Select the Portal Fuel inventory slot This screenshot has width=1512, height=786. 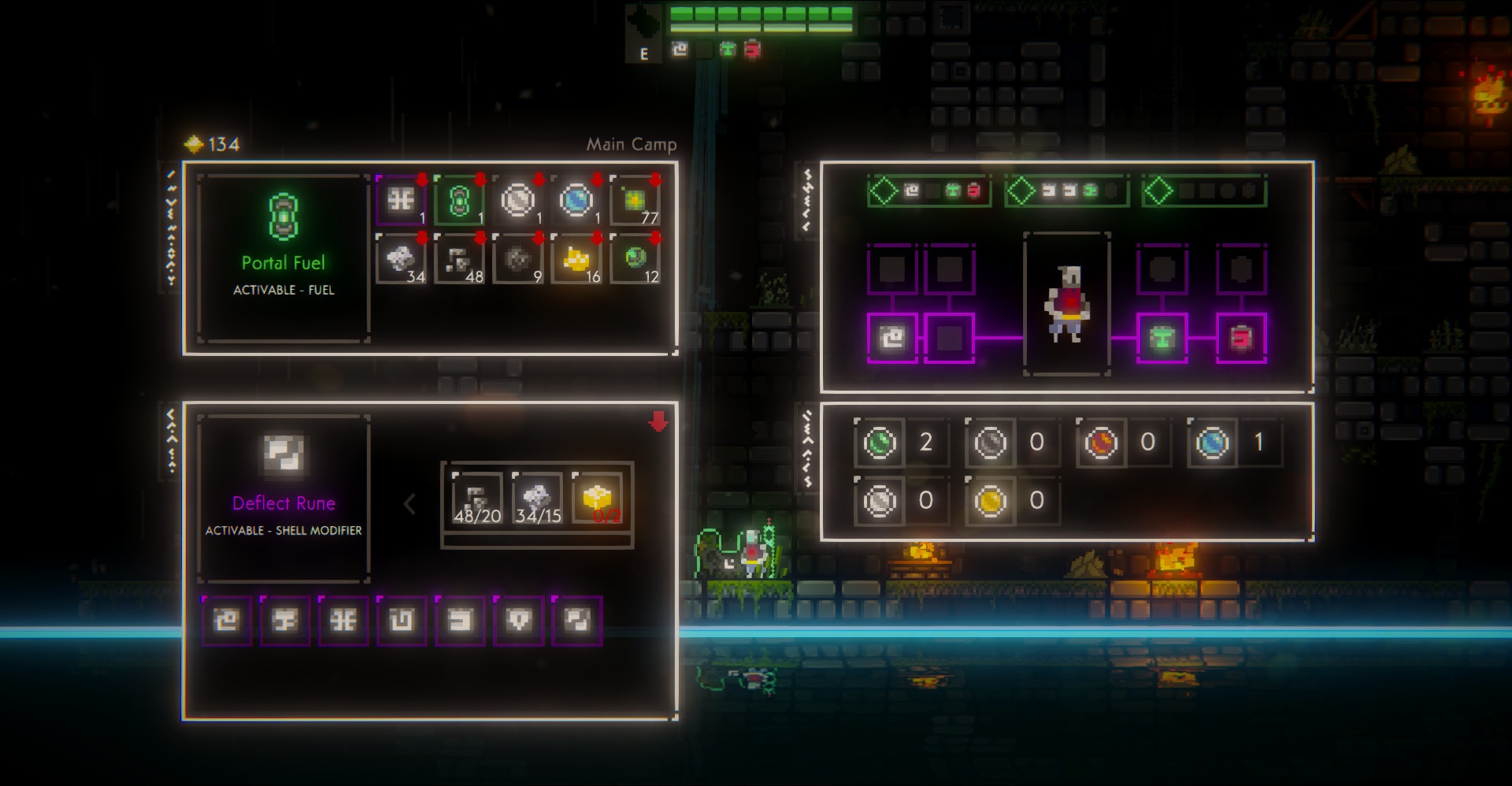460,201
